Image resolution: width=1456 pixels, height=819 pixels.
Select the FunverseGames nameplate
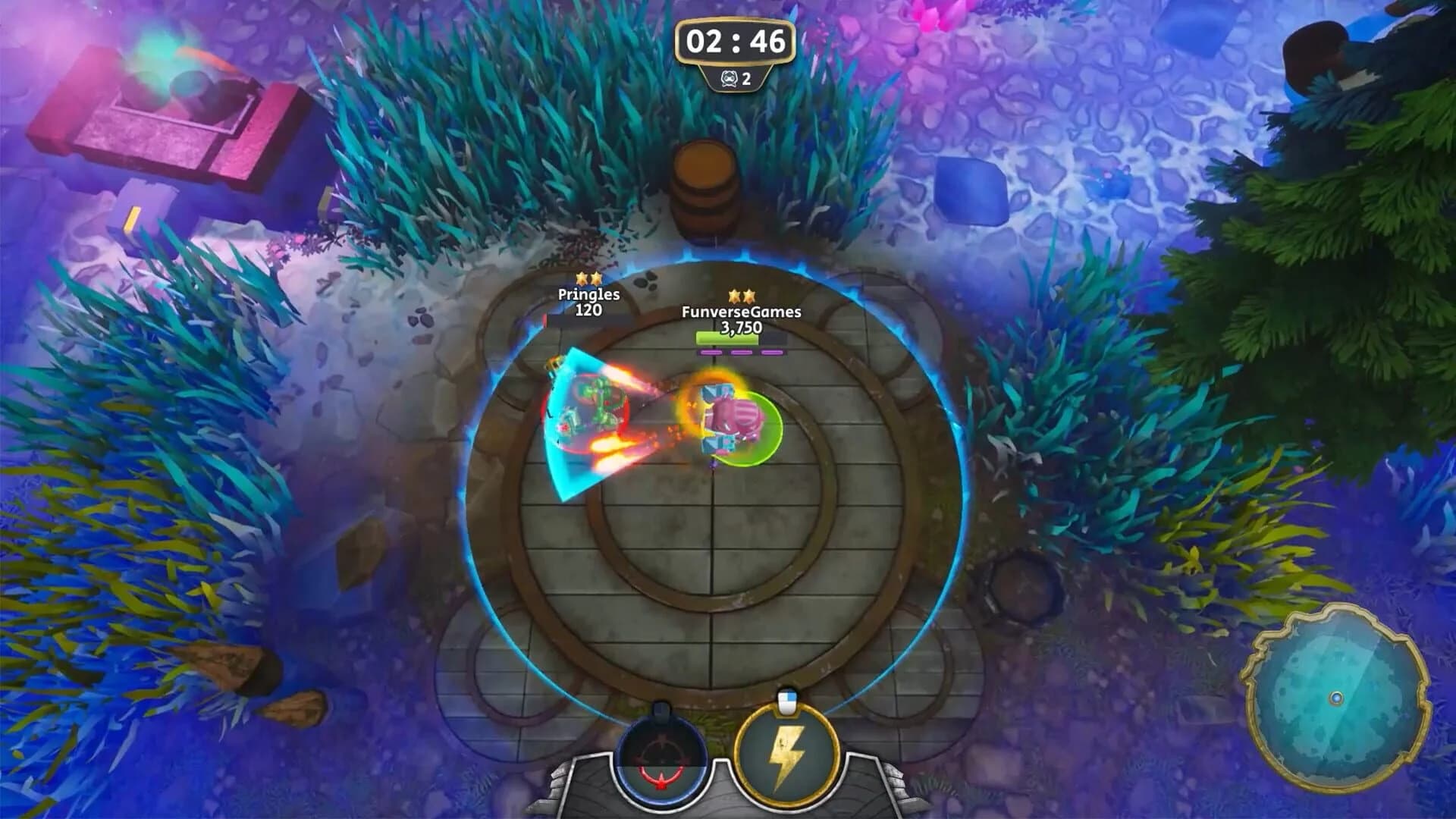click(742, 310)
